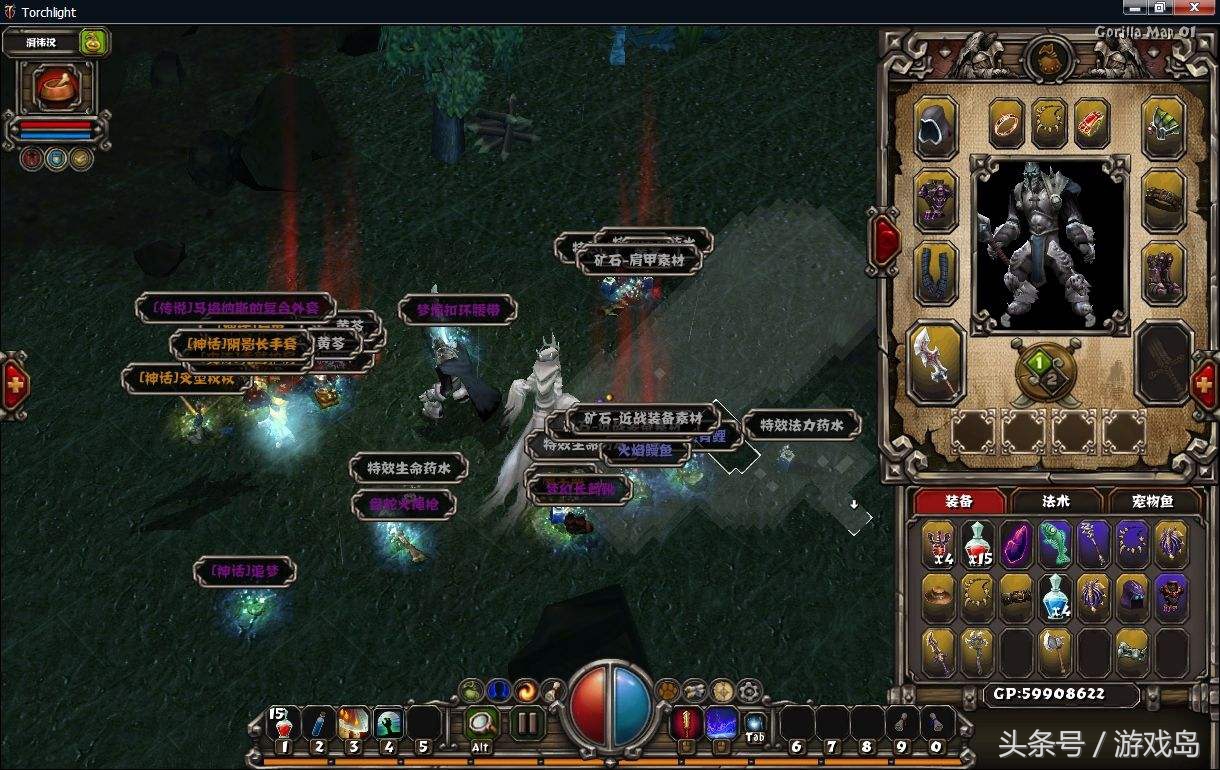Open the pet paw icon menu
Viewport: 1220px width, 770px height.
coord(666,690)
